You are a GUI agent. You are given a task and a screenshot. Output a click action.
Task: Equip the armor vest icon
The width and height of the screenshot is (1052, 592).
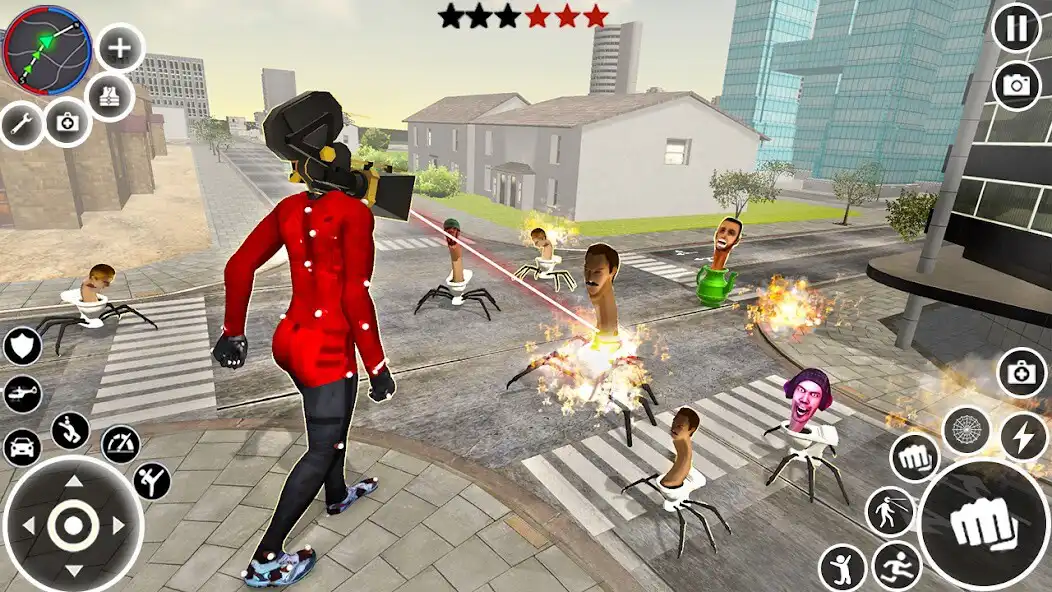coord(110,97)
